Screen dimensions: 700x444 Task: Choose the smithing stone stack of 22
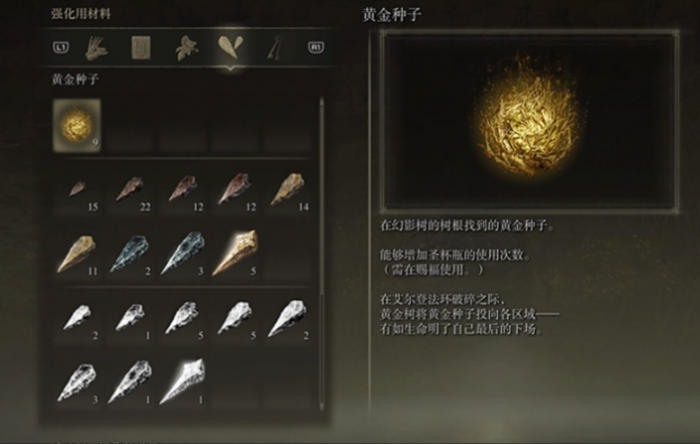[130, 190]
